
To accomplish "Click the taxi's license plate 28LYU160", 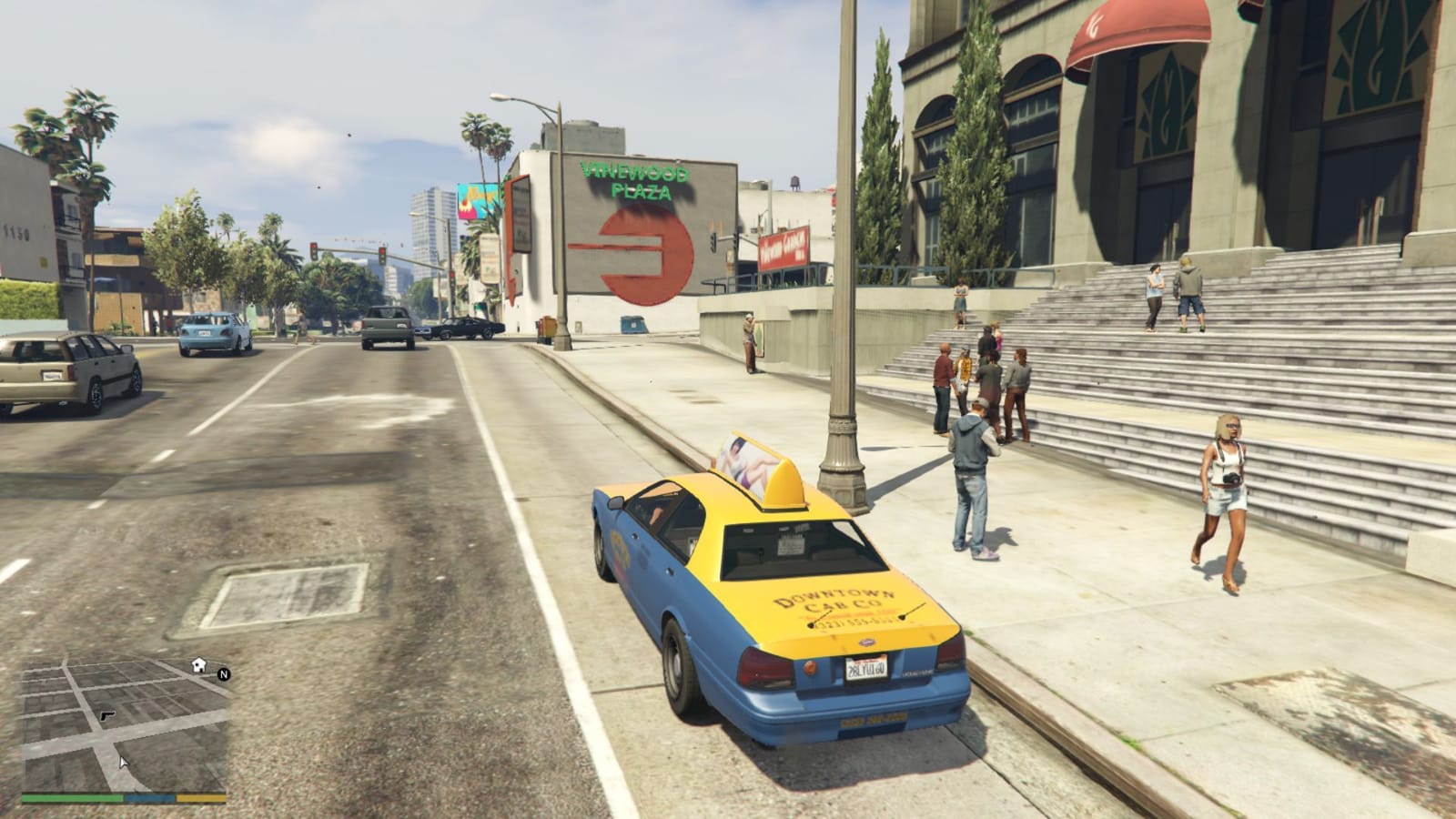I will (x=866, y=669).
